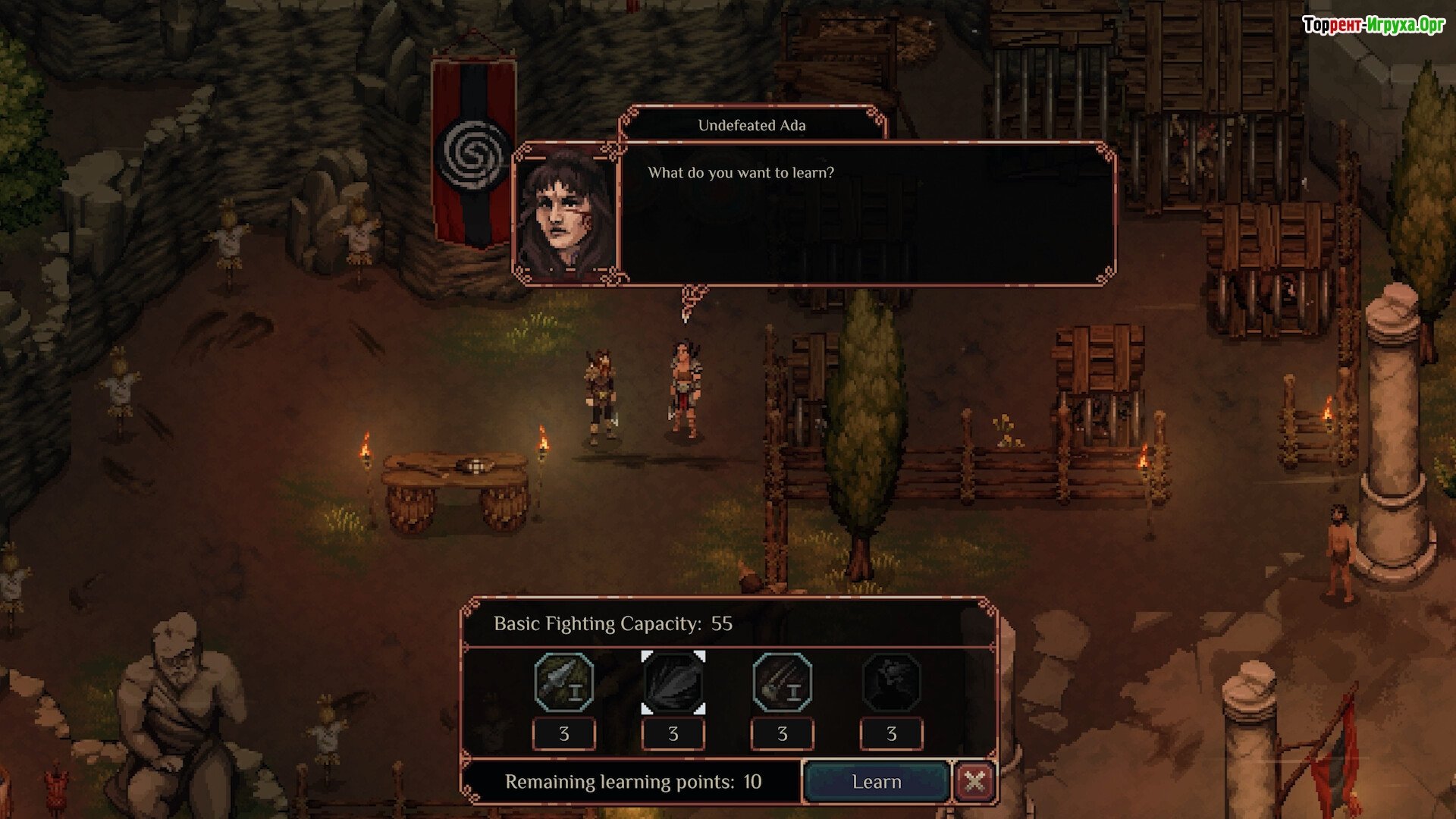Pick the falling arrows skill icon
Image resolution: width=1456 pixels, height=819 pixels.
pyautogui.click(x=782, y=682)
